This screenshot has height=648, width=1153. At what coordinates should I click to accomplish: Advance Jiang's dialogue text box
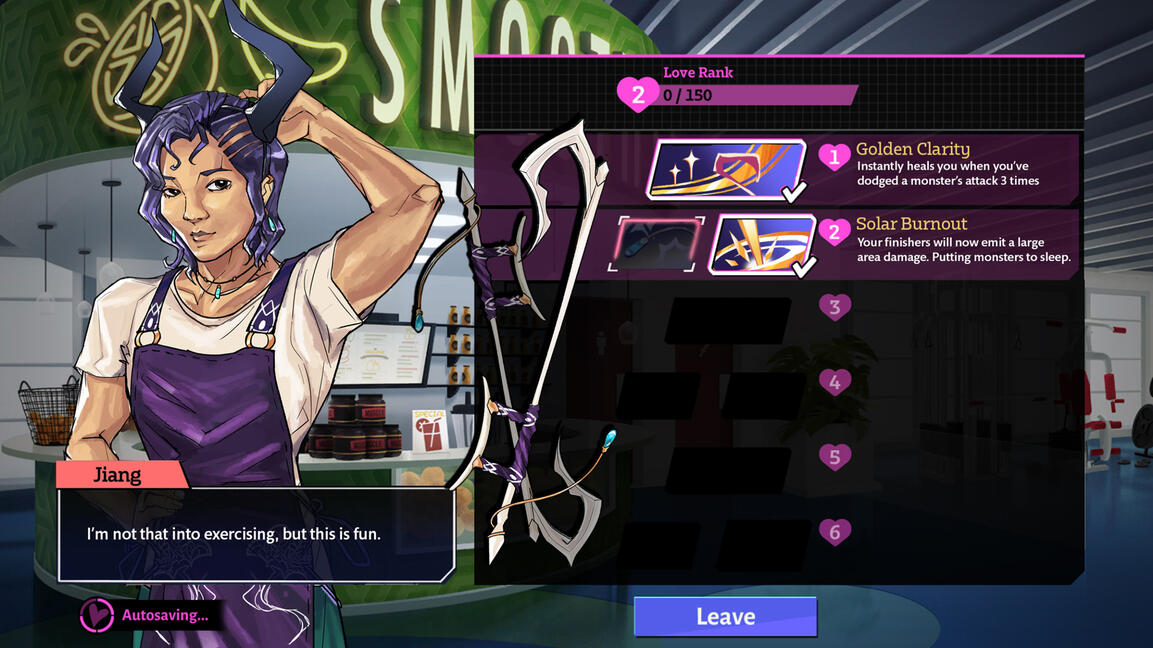coord(256,535)
